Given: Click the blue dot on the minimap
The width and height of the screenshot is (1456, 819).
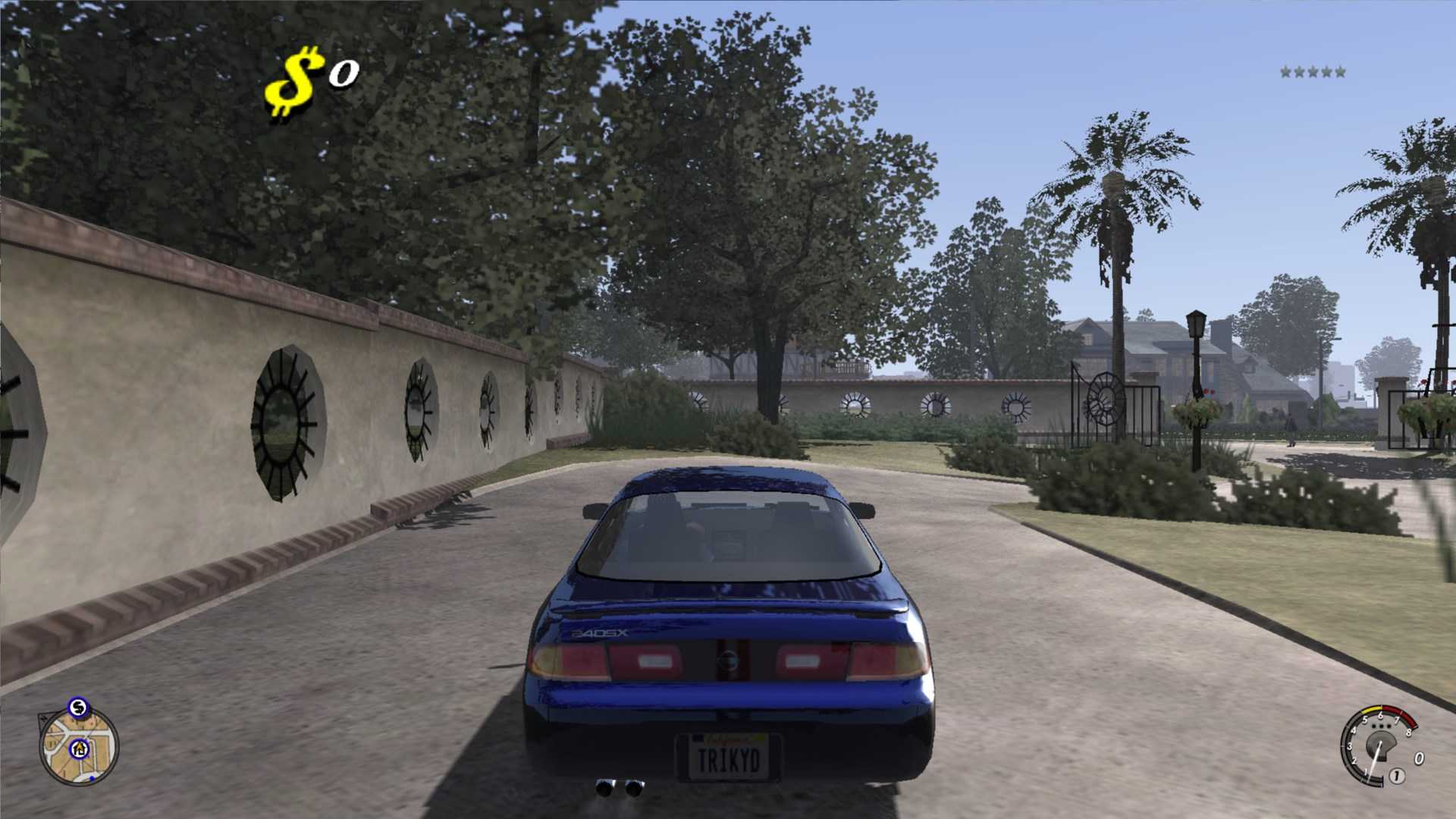Looking at the screenshot, I should point(92,778).
